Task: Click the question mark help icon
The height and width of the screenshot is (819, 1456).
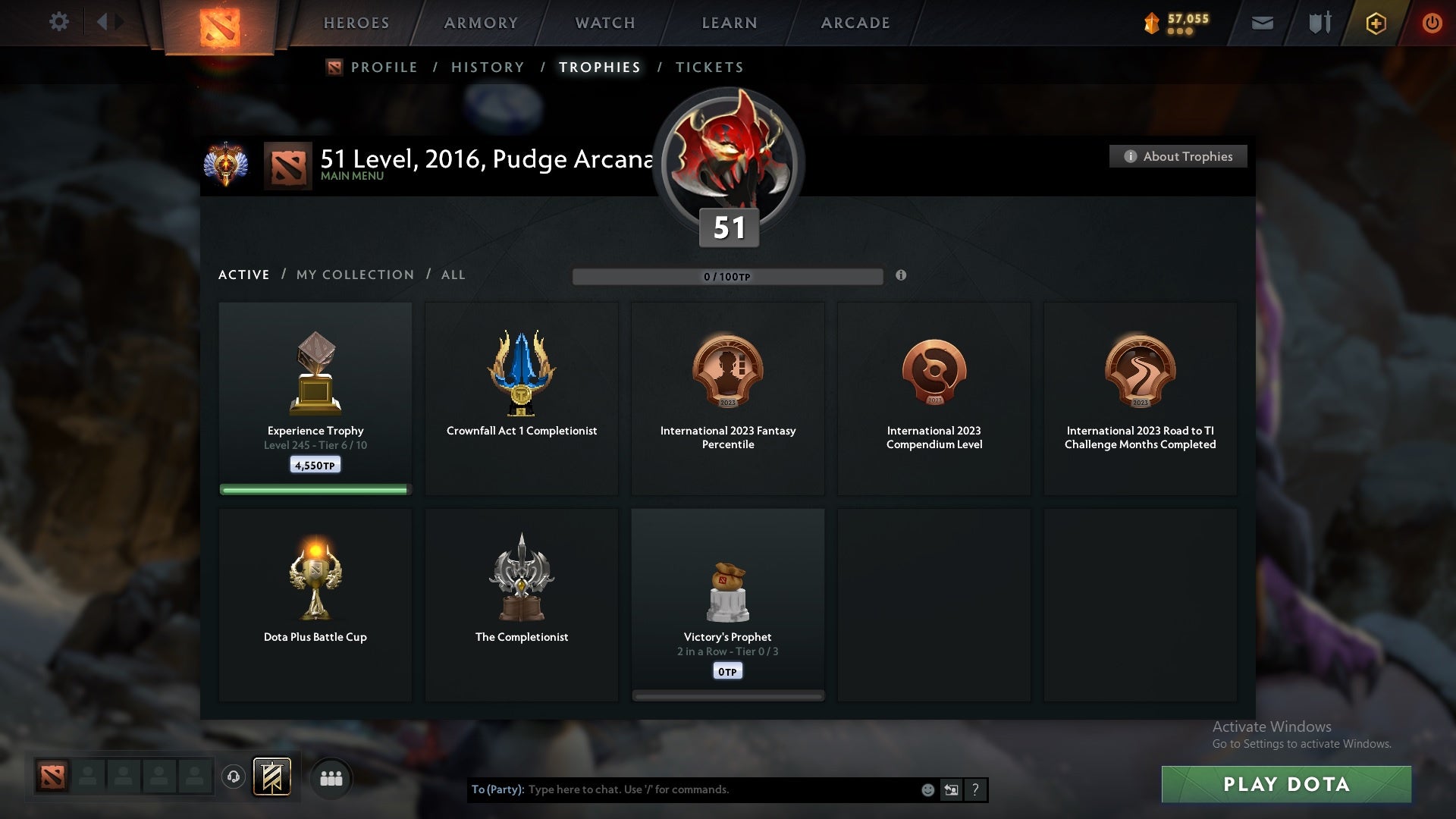Action: pos(975,789)
